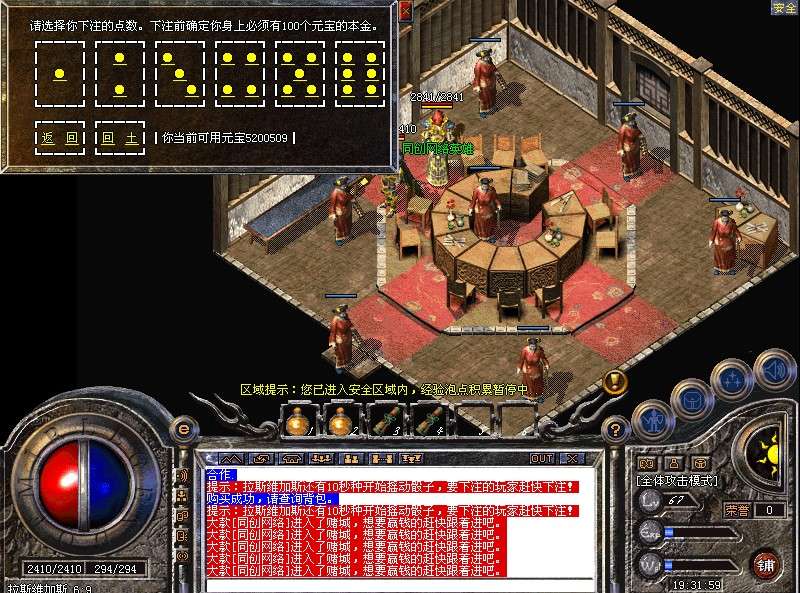Toggle the sound speaker button
Screen dimensions: 800x593
point(774,368)
